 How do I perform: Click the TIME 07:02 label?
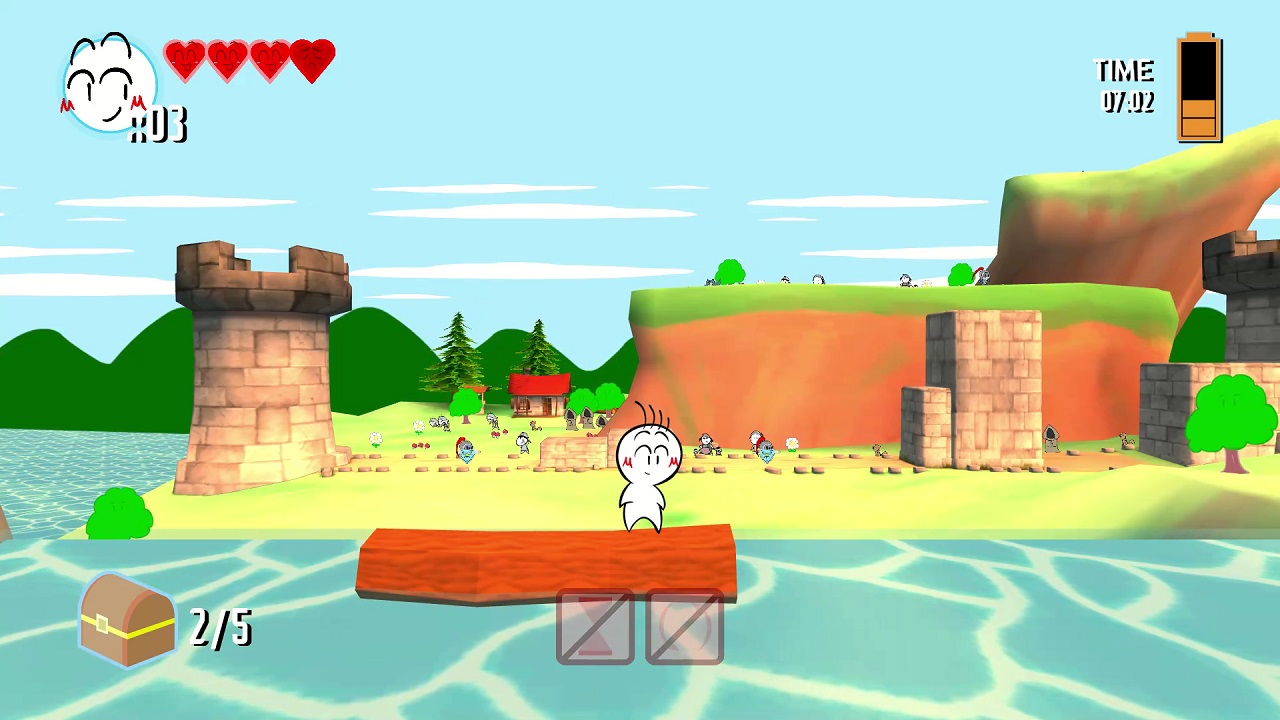click(1125, 85)
